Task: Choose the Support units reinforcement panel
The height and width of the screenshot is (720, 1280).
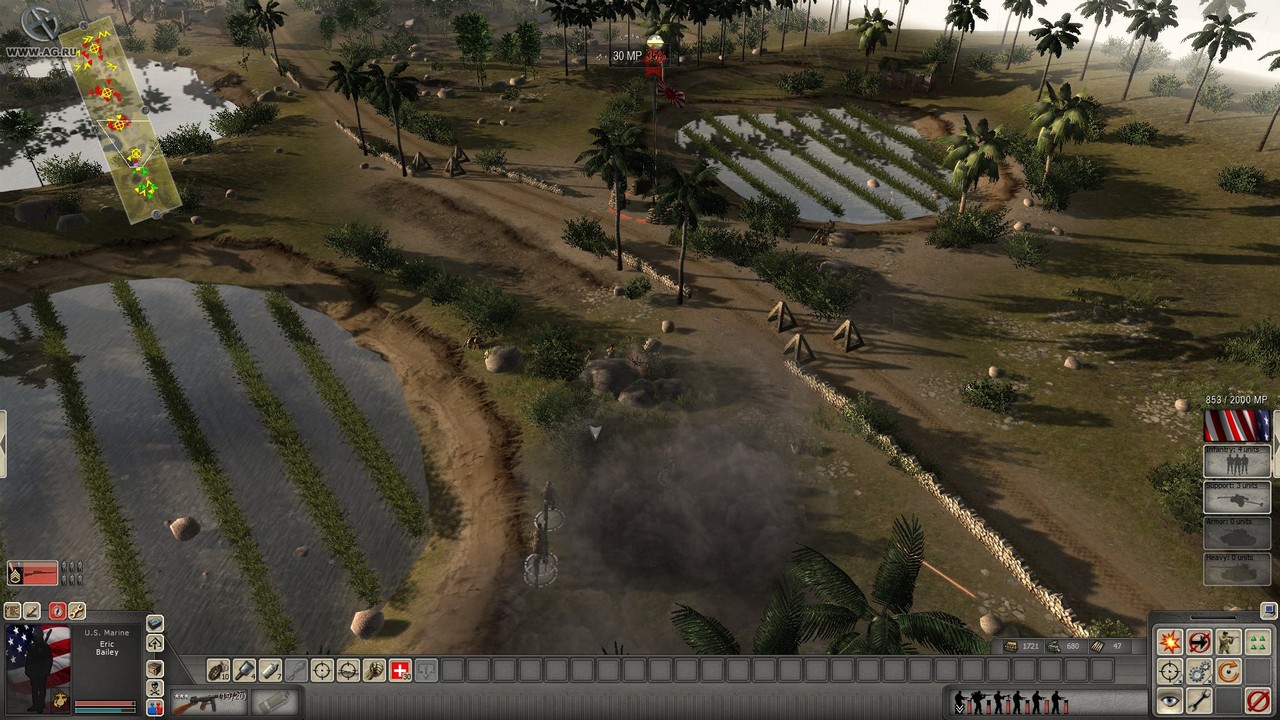Action: 1237,497
